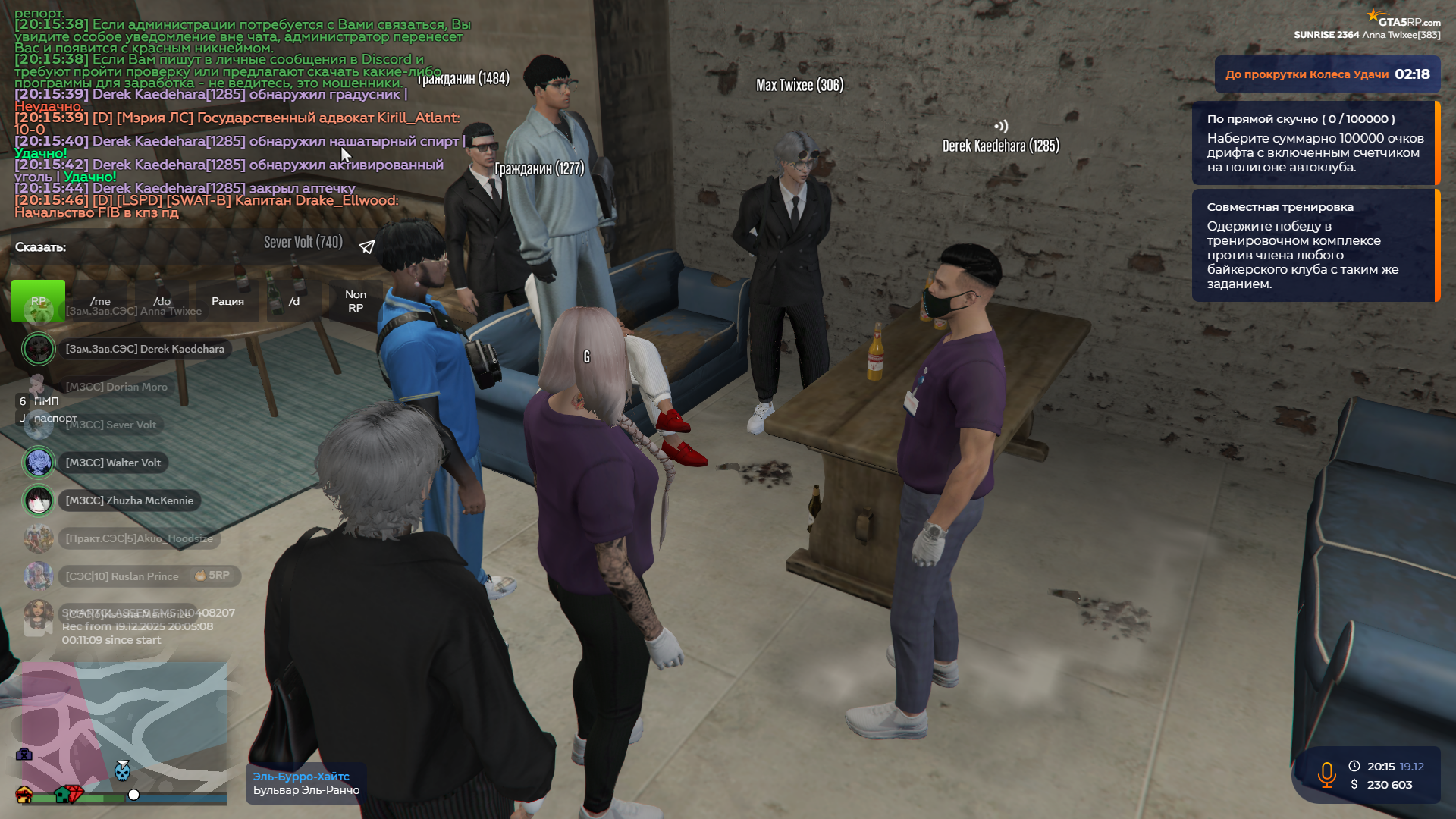Click the GTA5RP star logo top-right
The height and width of the screenshot is (819, 1456).
1374,13
